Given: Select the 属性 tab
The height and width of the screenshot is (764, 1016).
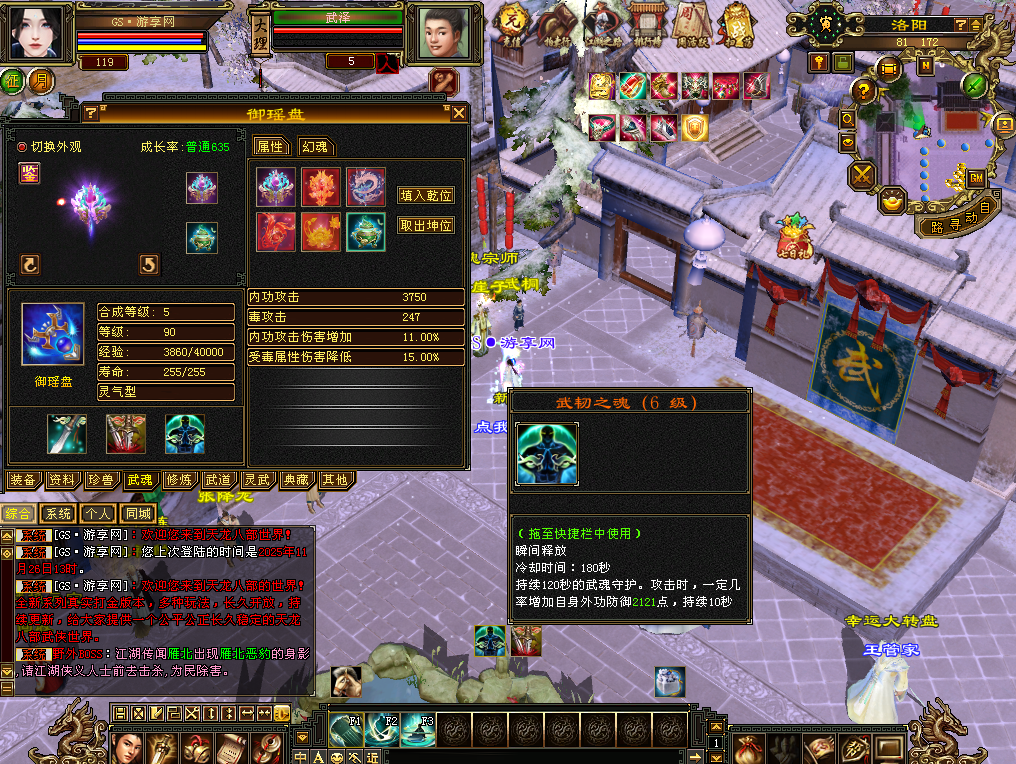Looking at the screenshot, I should pos(270,147).
